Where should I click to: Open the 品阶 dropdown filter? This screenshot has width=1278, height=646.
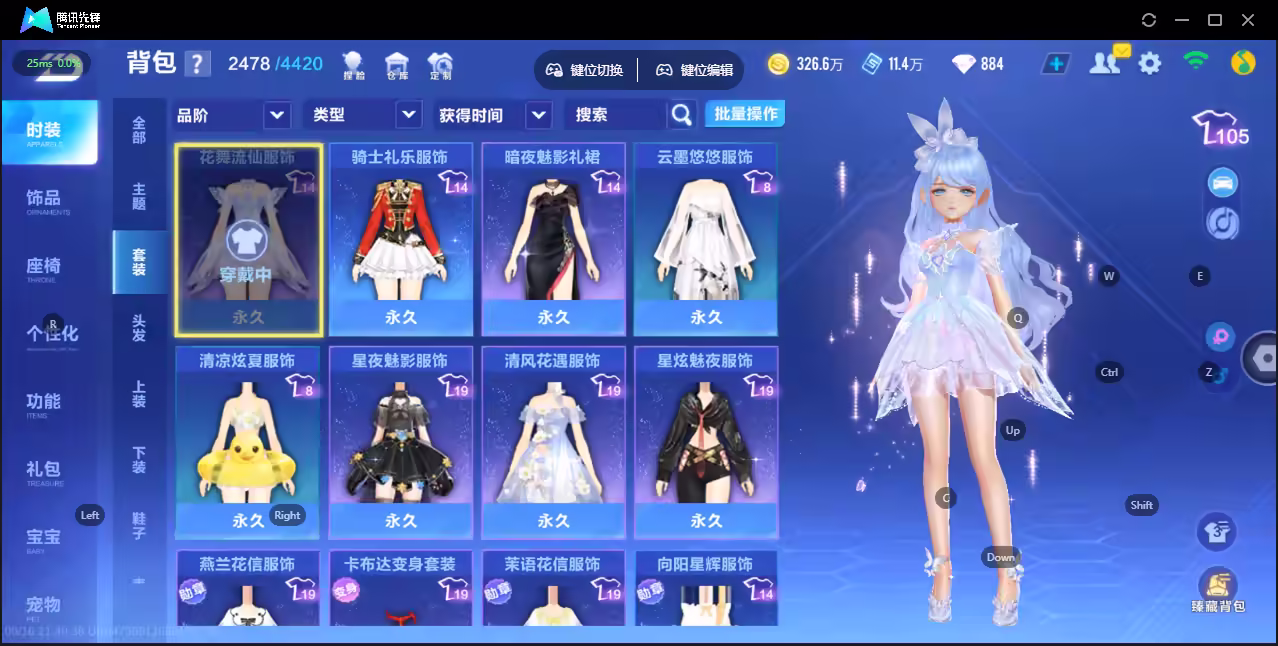point(232,115)
